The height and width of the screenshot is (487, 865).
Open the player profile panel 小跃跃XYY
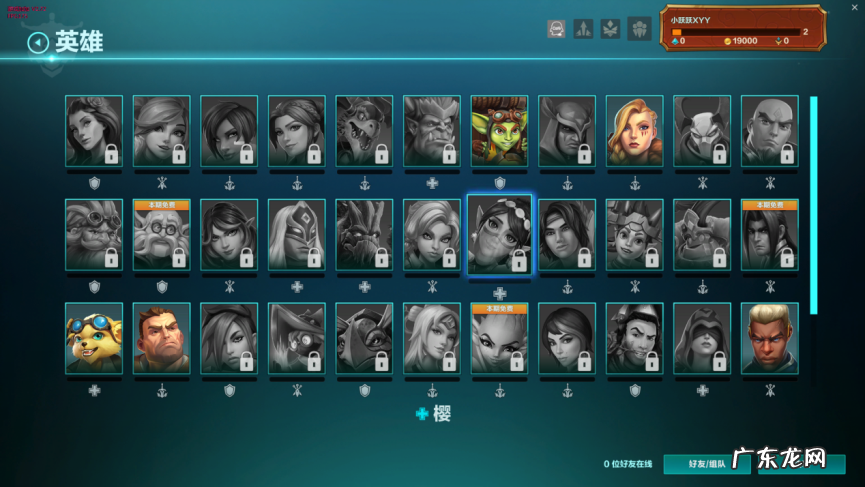click(741, 28)
